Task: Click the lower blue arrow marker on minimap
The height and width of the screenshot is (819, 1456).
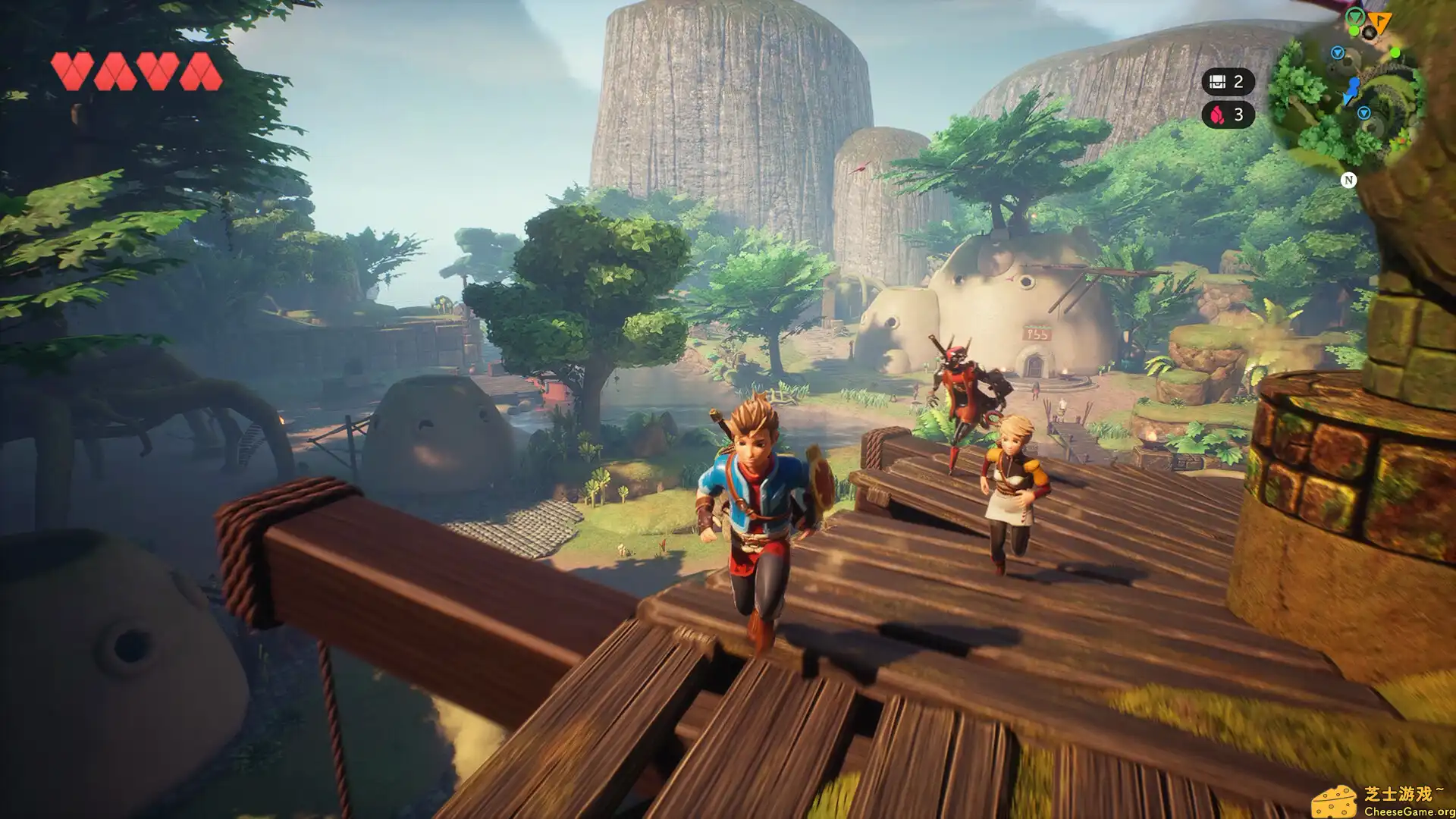Action: pyautogui.click(x=1363, y=114)
